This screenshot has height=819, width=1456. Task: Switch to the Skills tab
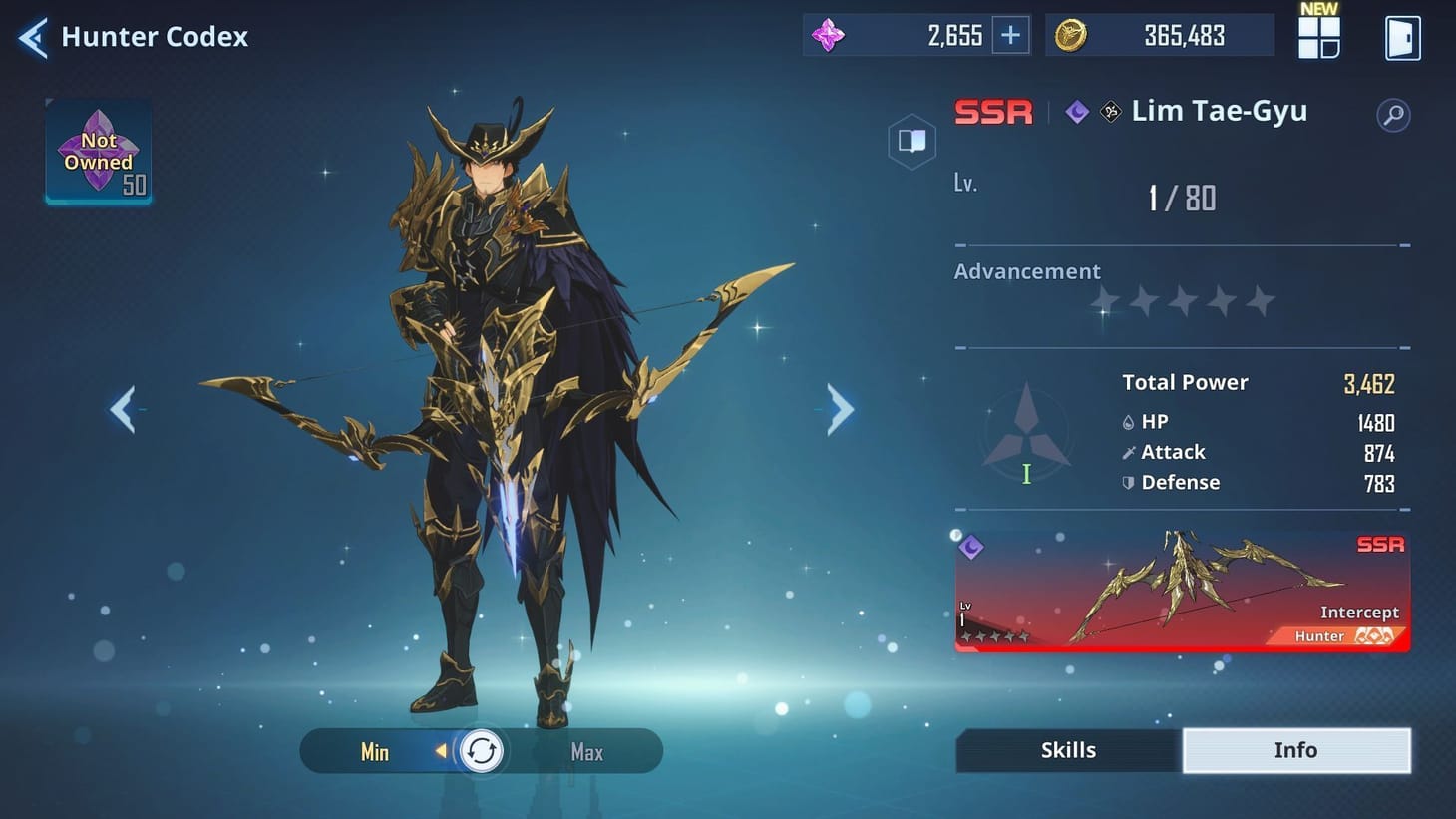click(1067, 750)
